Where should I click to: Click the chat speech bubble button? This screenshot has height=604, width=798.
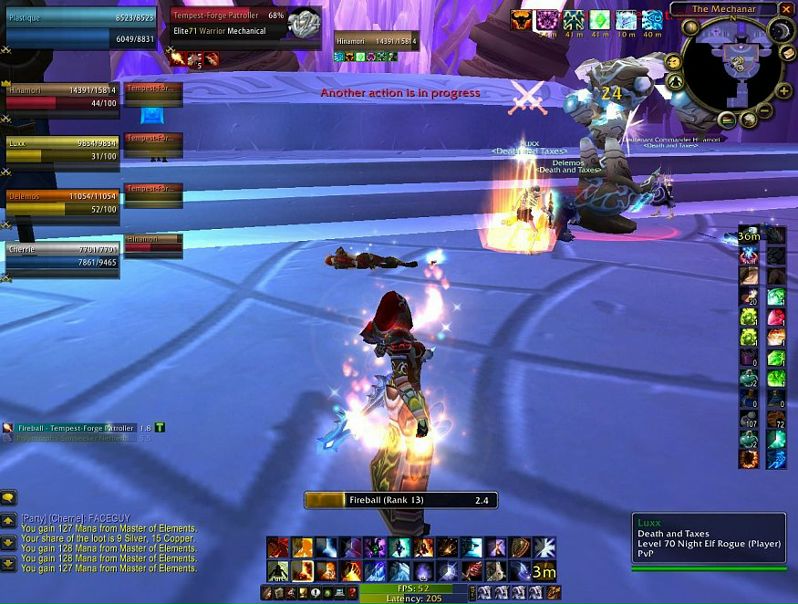coord(8,497)
